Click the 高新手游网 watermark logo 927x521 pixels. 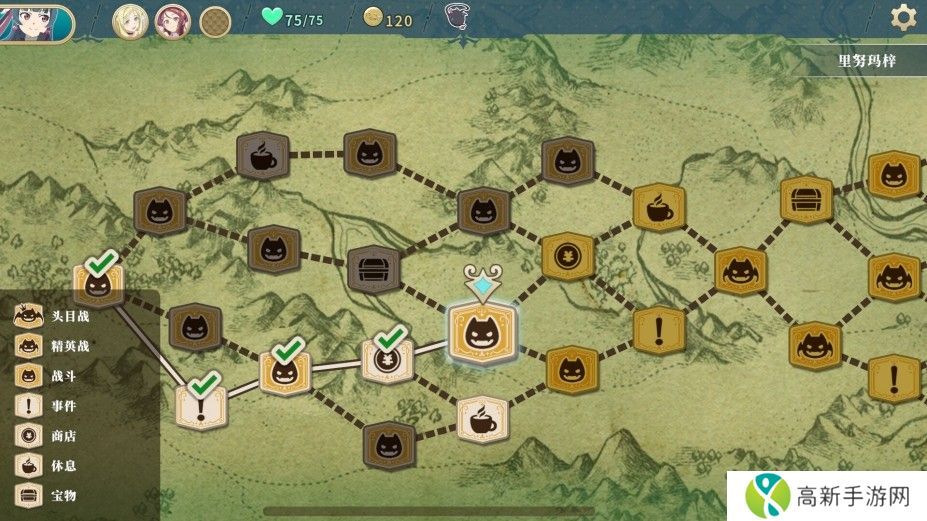click(826, 496)
